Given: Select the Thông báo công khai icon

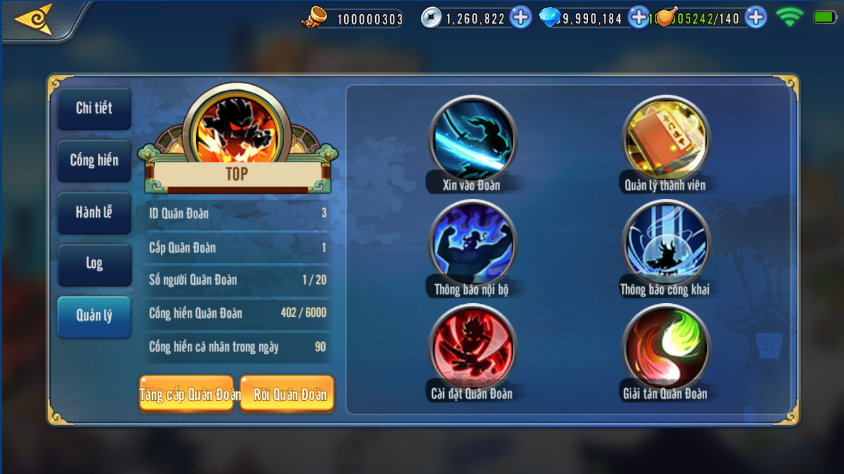Looking at the screenshot, I should coord(665,244).
